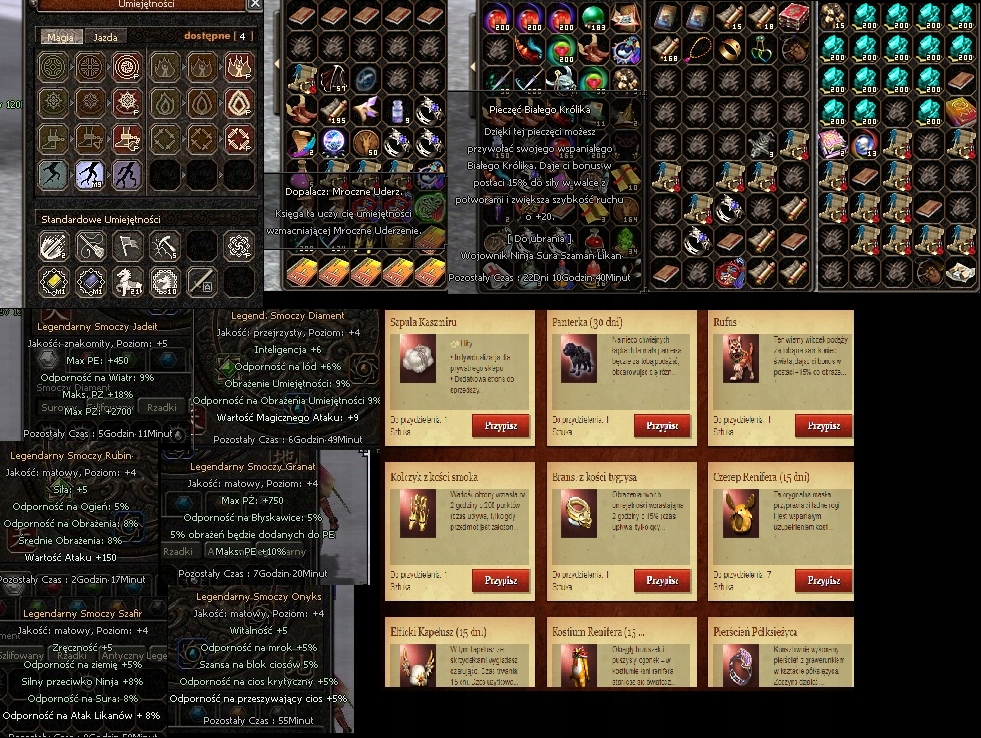Select the white horse riding skill icon

(130, 281)
